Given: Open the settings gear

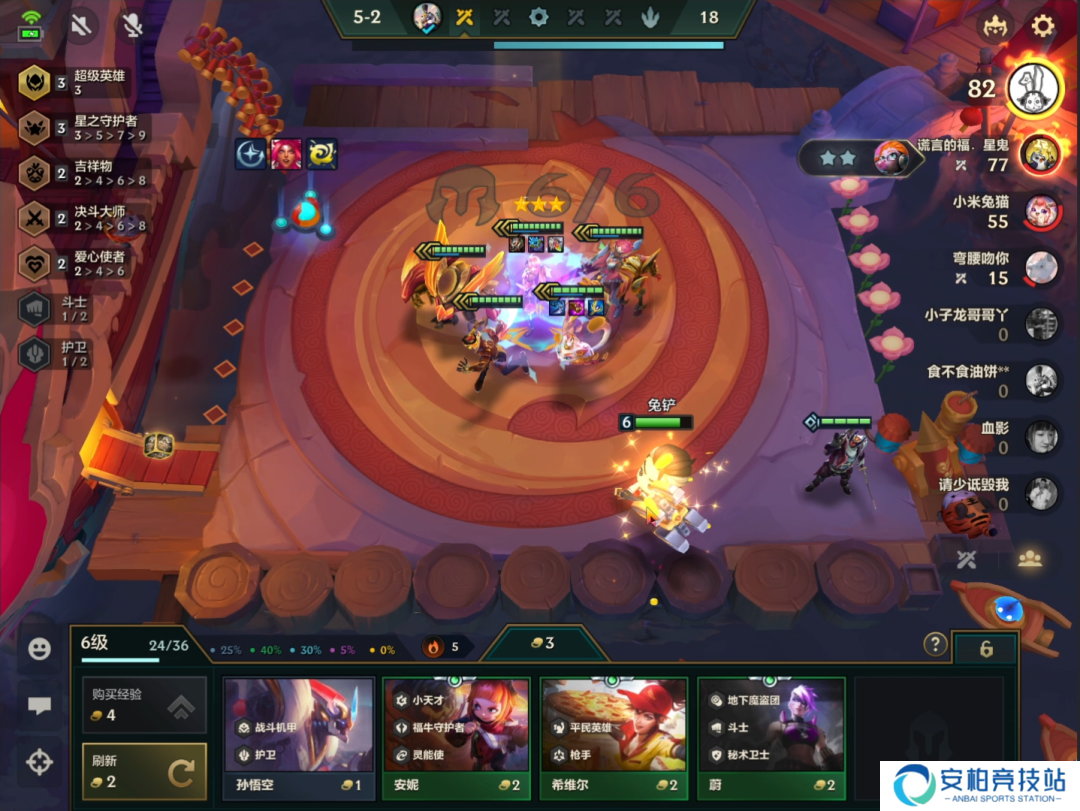Looking at the screenshot, I should pyautogui.click(x=1043, y=26).
